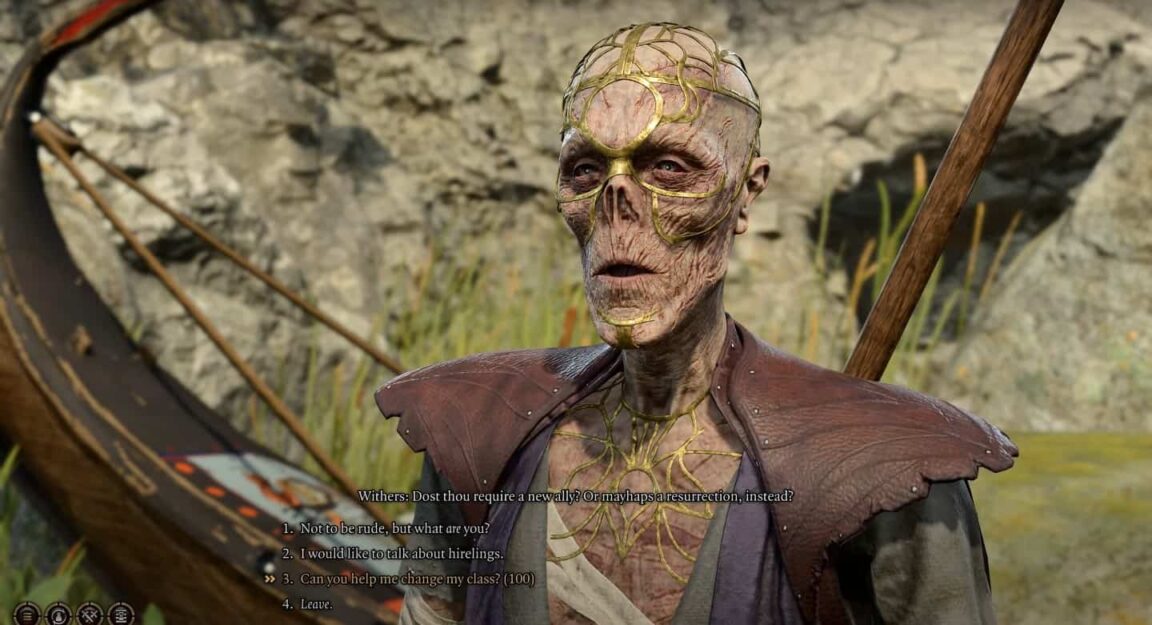The image size is (1152, 625).
Task: Choose Leave to end the conversation
Action: tap(316, 603)
